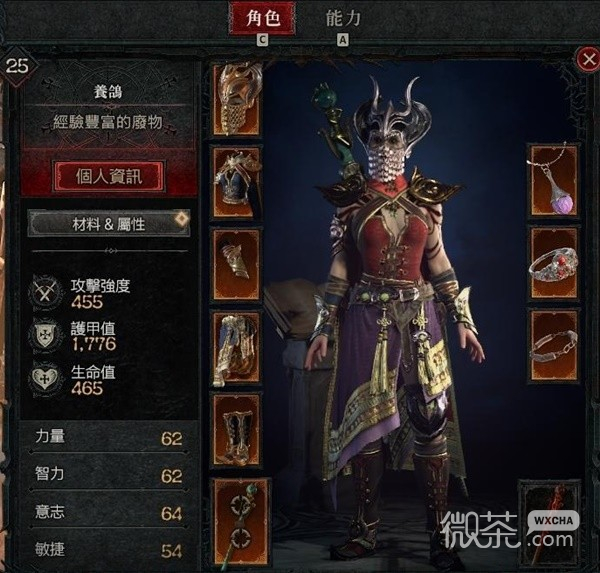Viewport: 600px width, 573px height.
Task: Select the leg armor slot
Action: (237, 348)
